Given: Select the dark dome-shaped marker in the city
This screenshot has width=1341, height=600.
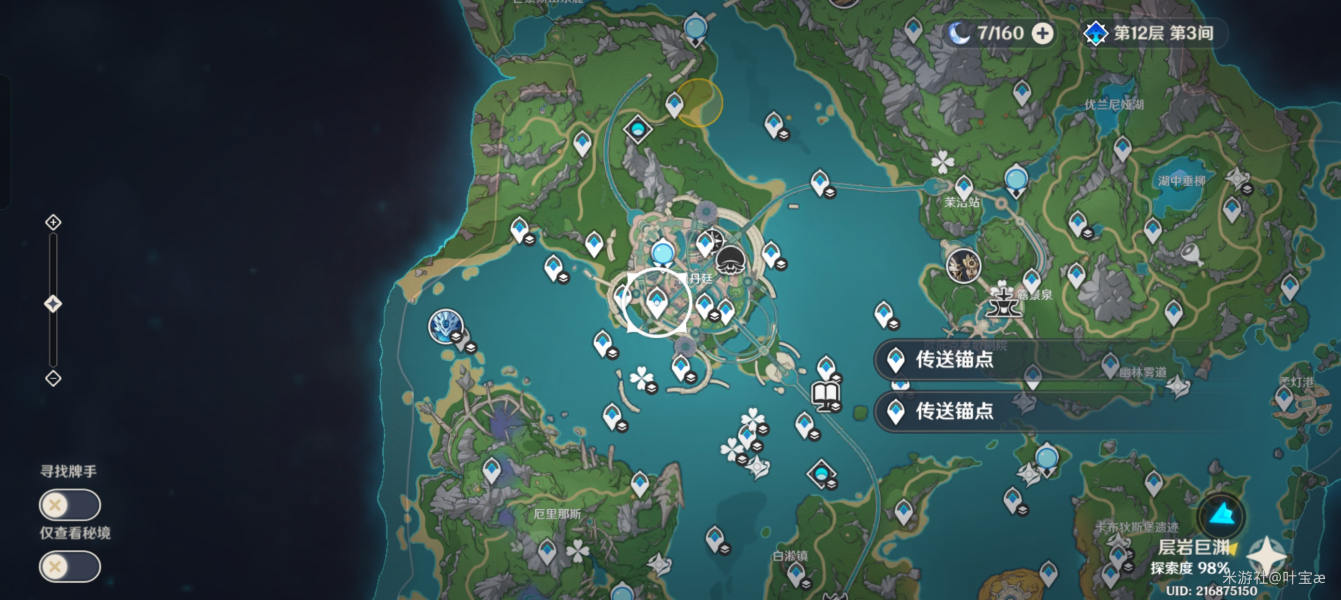Looking at the screenshot, I should [x=732, y=260].
